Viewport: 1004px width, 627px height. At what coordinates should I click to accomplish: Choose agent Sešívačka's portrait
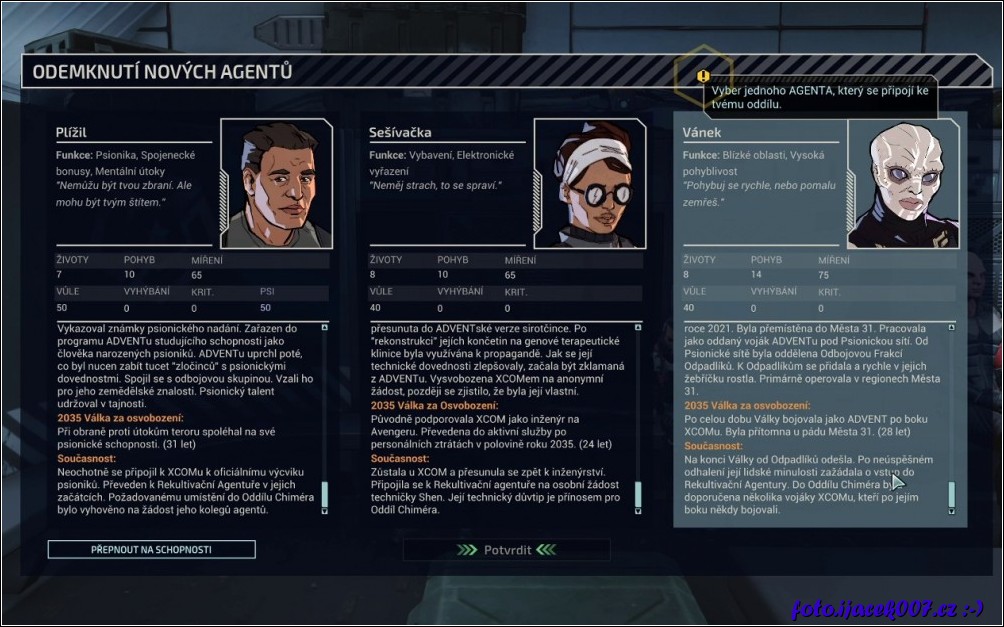tap(589, 183)
